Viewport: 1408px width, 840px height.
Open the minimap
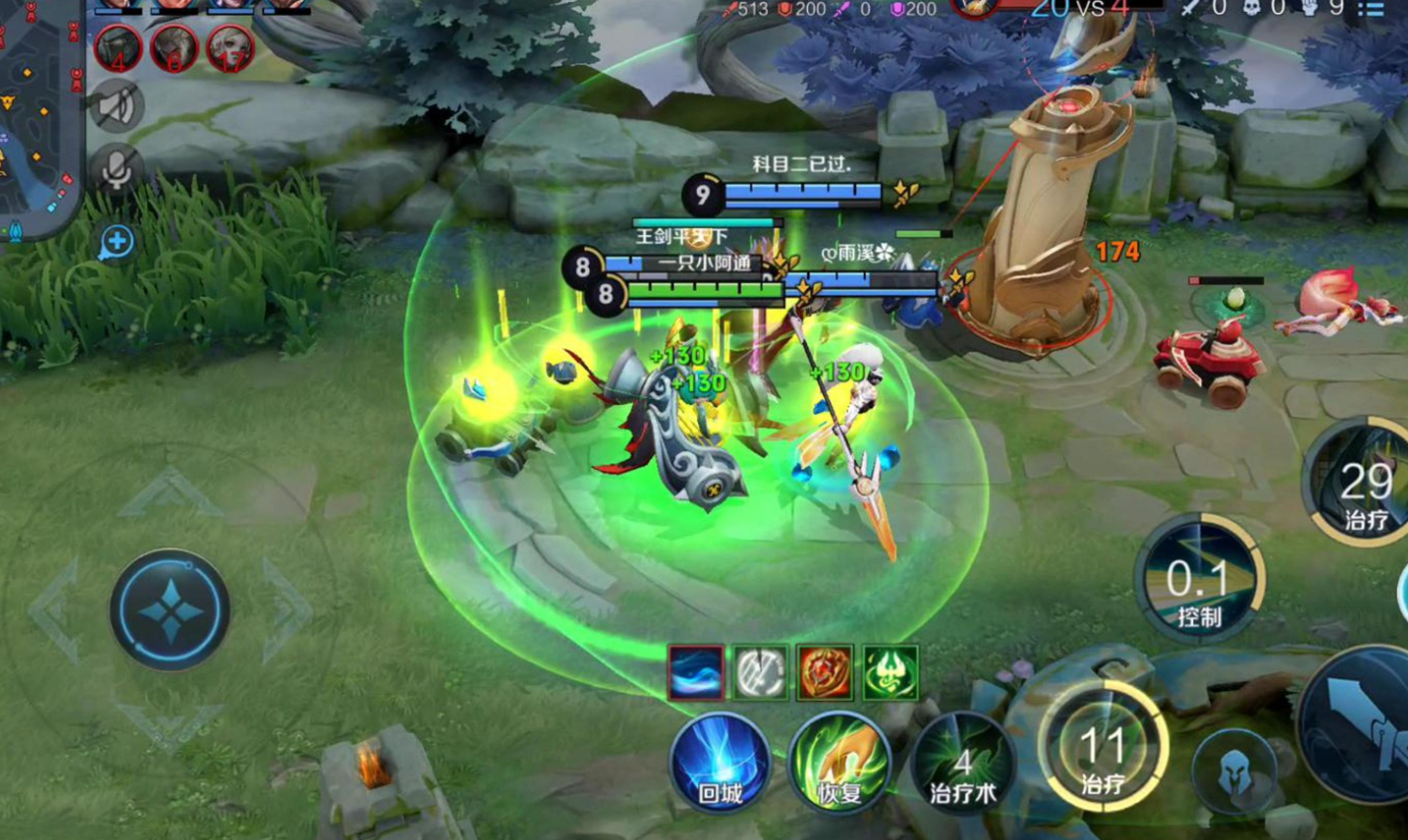click(x=38, y=119)
